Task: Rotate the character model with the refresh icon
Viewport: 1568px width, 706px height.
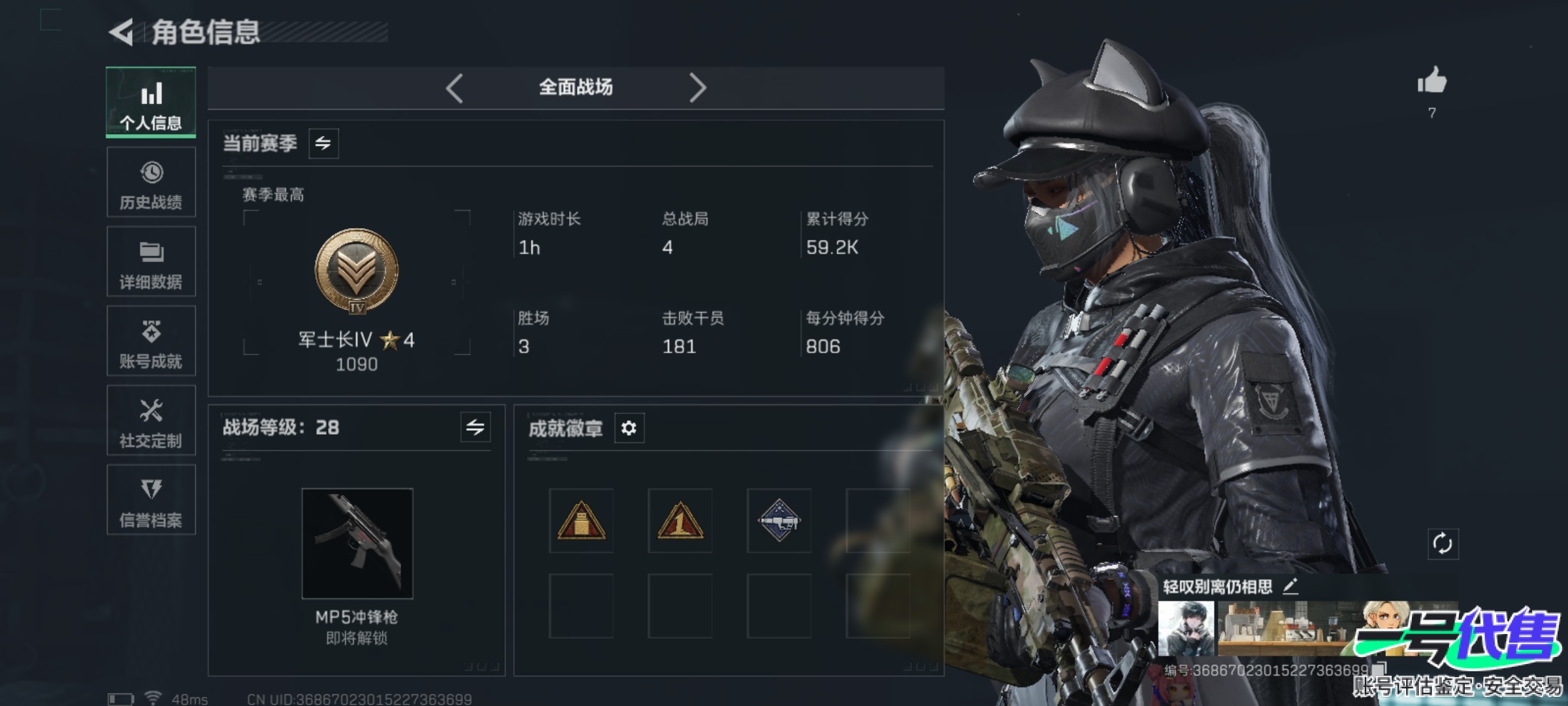Action: click(x=1443, y=543)
